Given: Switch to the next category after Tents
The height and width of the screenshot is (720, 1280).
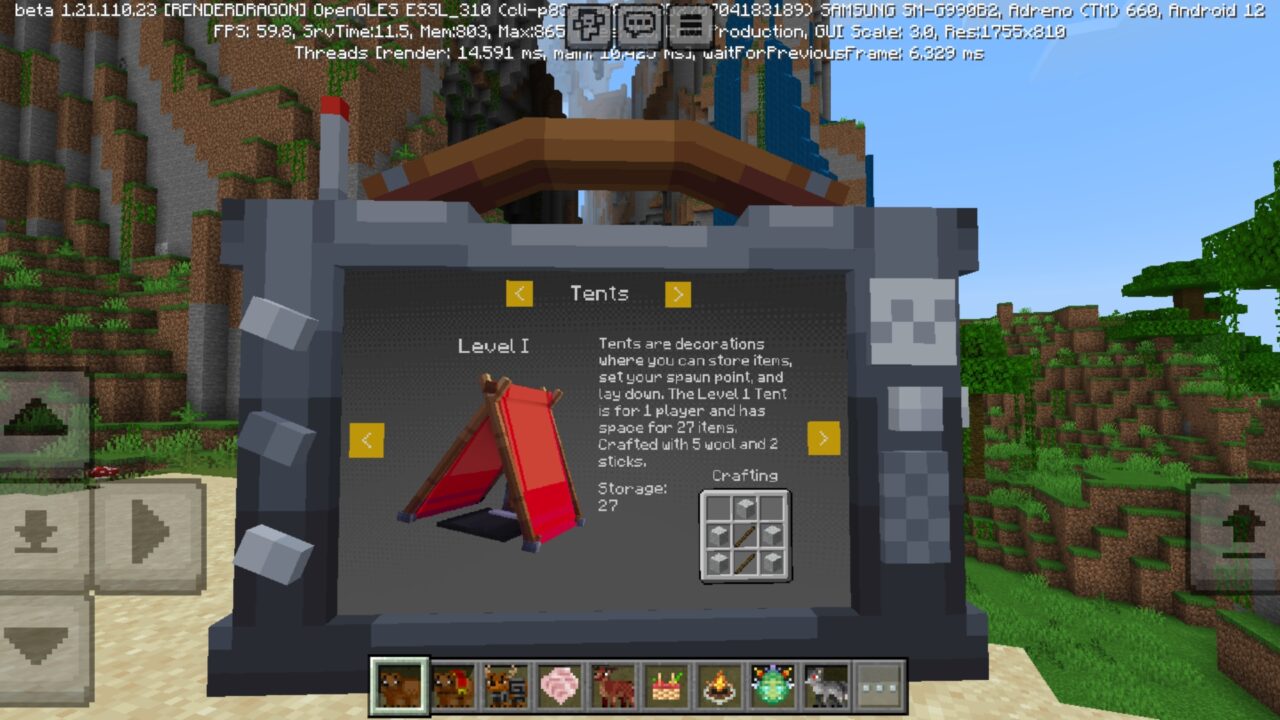Looking at the screenshot, I should 678,294.
